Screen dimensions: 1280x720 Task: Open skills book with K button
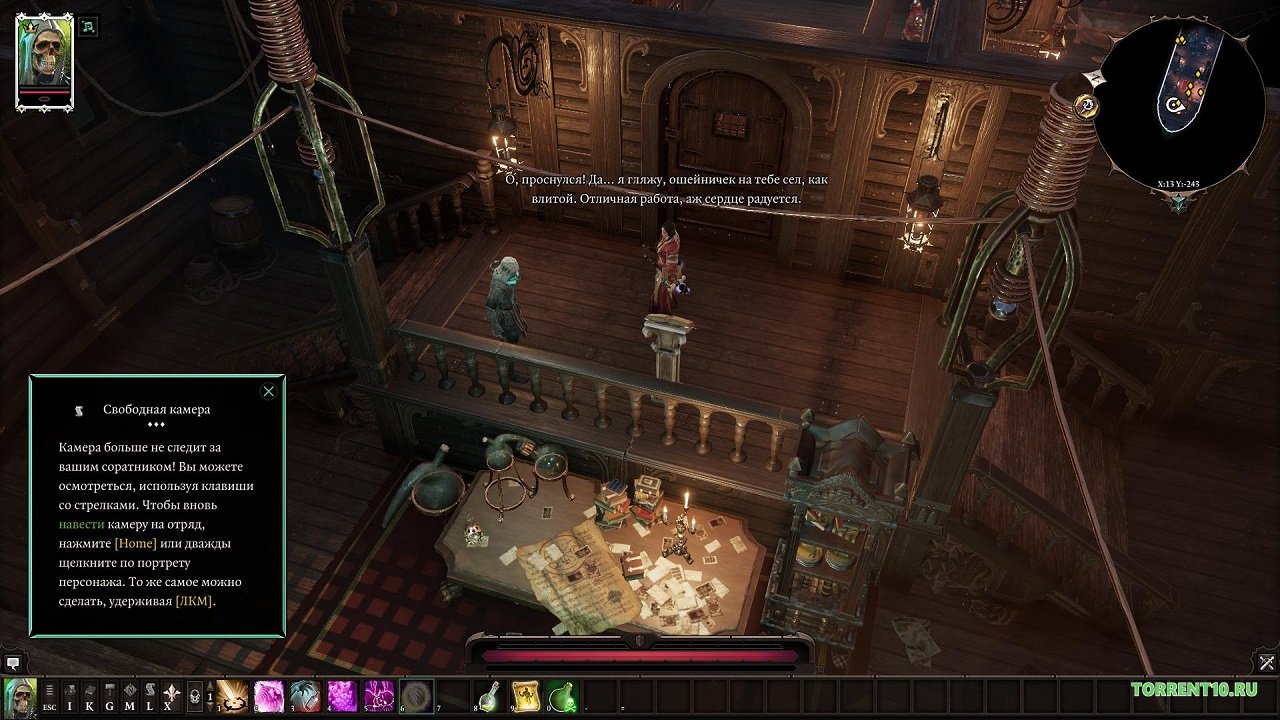click(90, 694)
